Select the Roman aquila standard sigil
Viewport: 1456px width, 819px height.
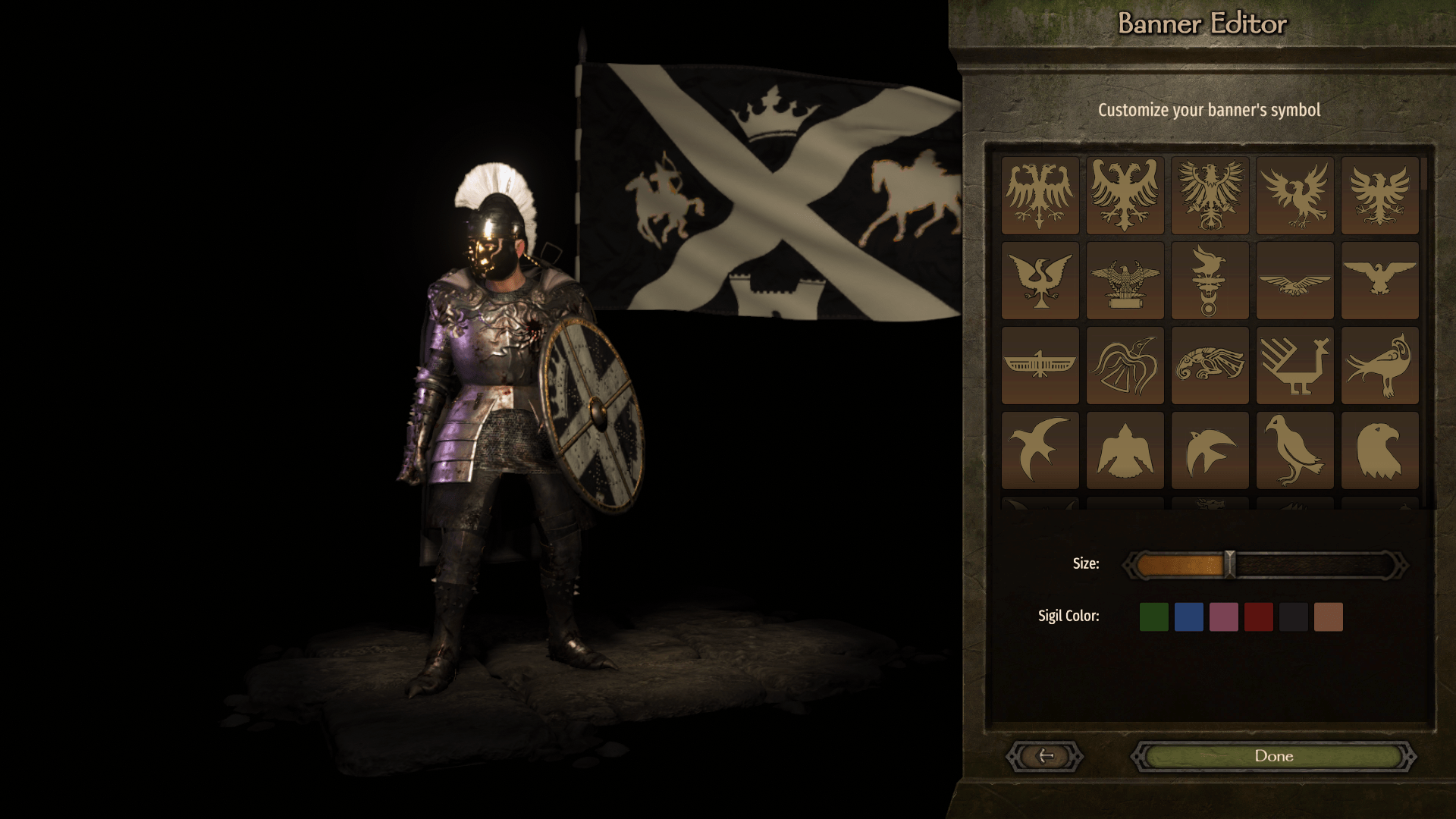pyautogui.click(x=1125, y=282)
